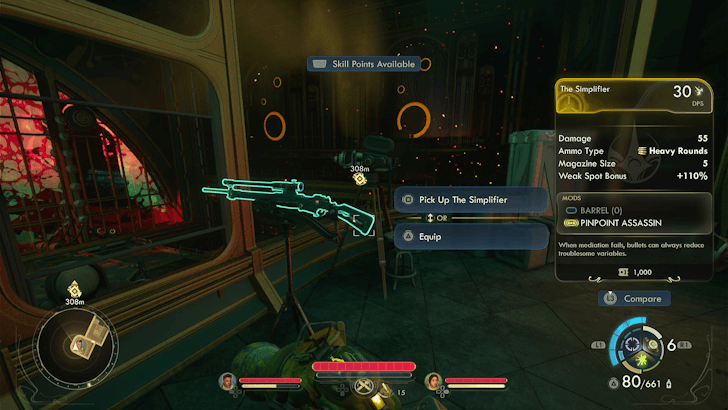Open the Skill Points Available notification
This screenshot has height=410, width=728.
(364, 64)
